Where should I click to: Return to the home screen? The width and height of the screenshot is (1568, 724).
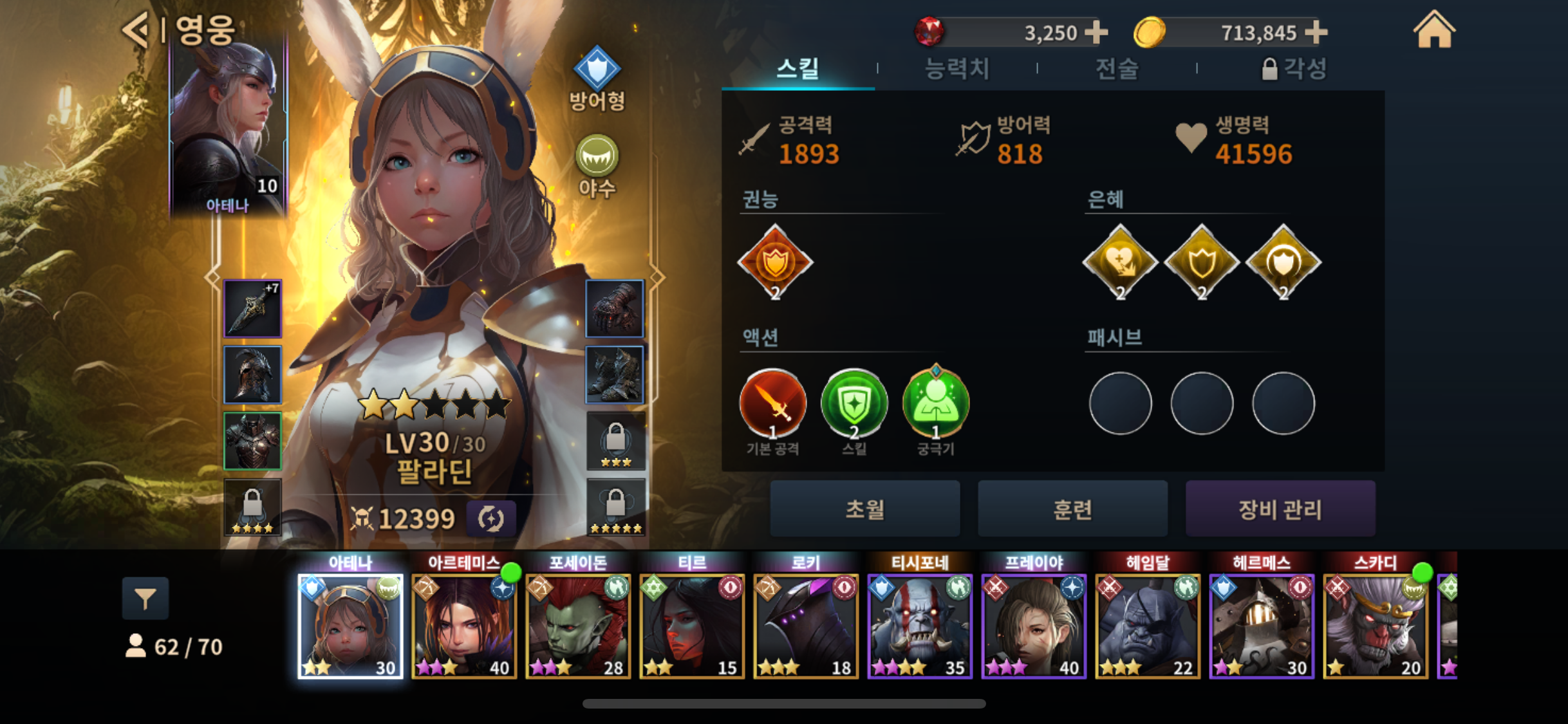point(1433,31)
